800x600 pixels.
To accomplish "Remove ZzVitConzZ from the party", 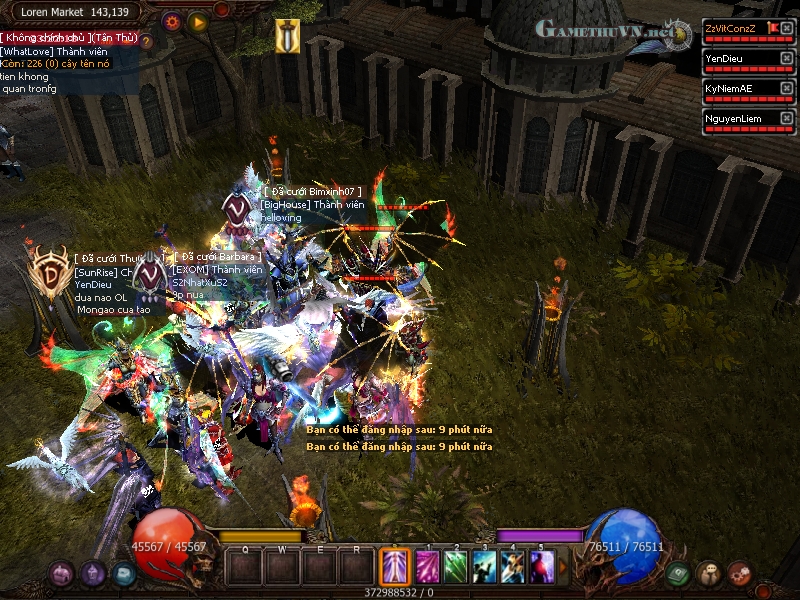I will pyautogui.click(x=786, y=28).
